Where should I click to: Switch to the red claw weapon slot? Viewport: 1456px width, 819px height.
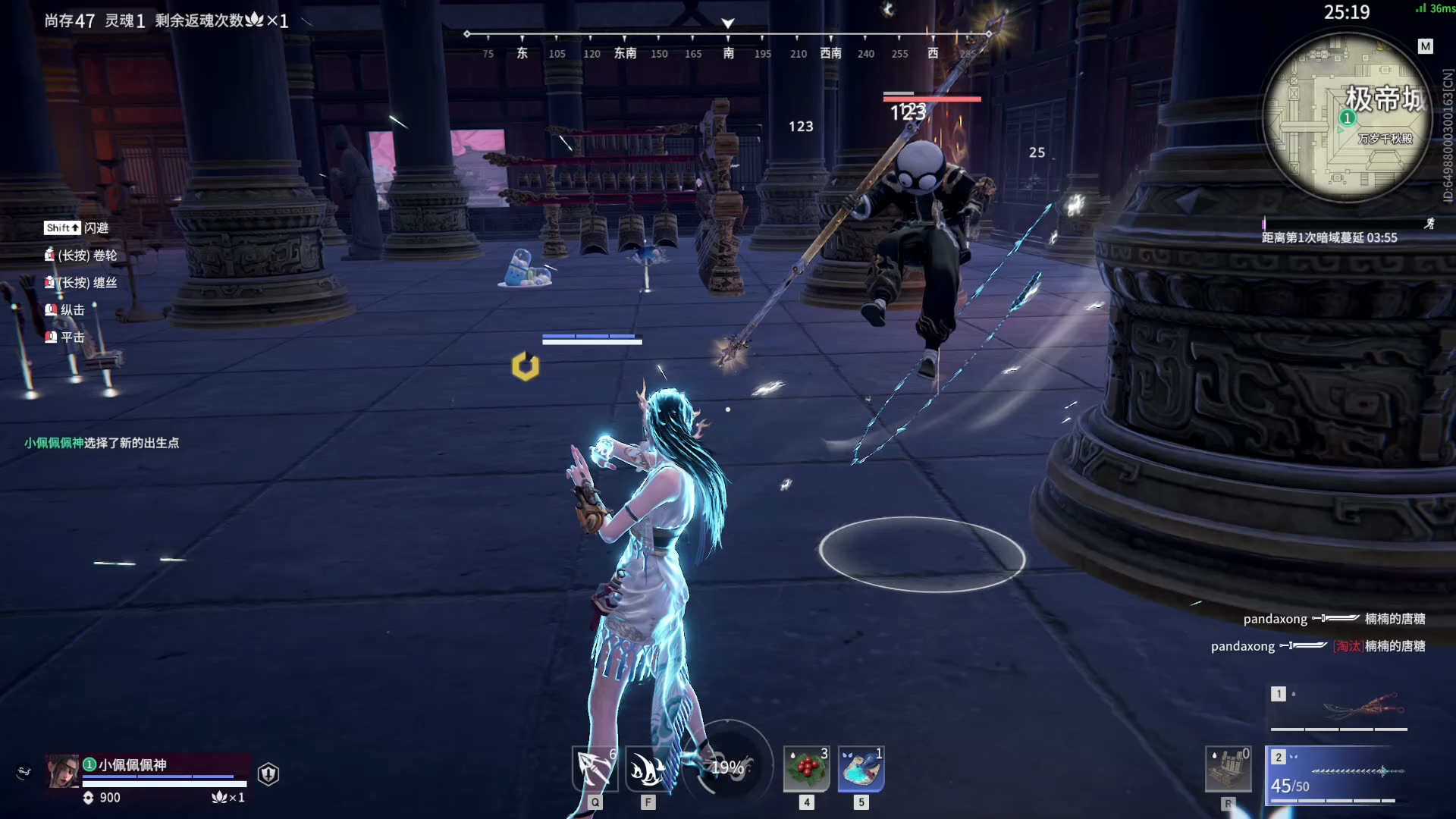(1339, 708)
